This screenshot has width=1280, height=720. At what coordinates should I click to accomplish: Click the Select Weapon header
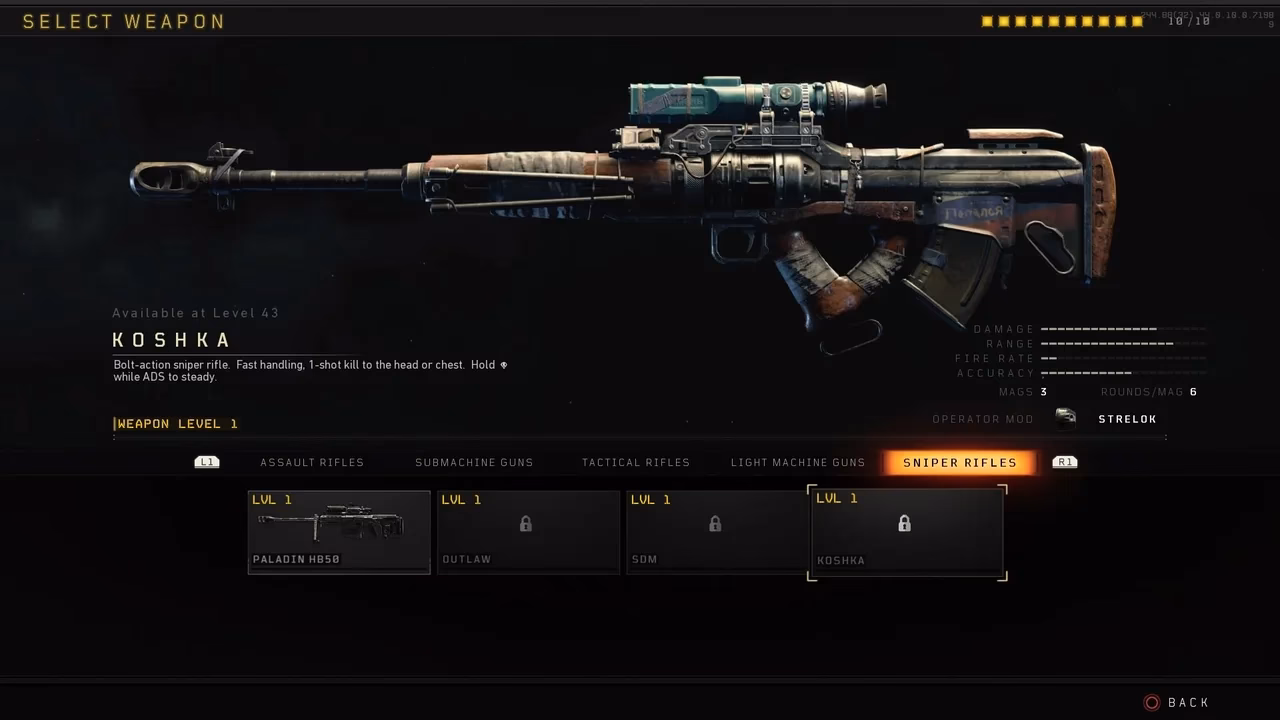[x=124, y=21]
